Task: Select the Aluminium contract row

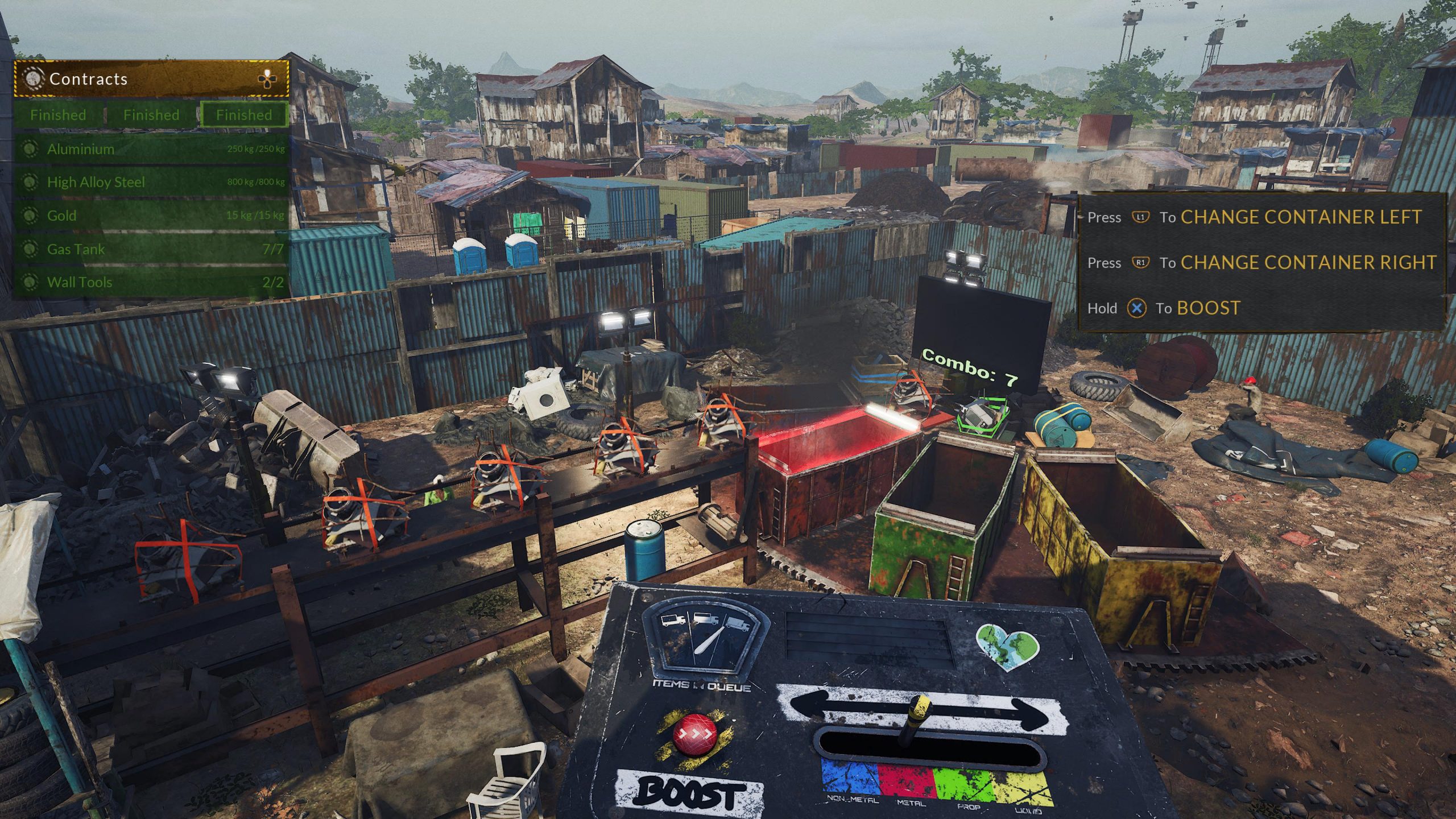Action: 151,149
